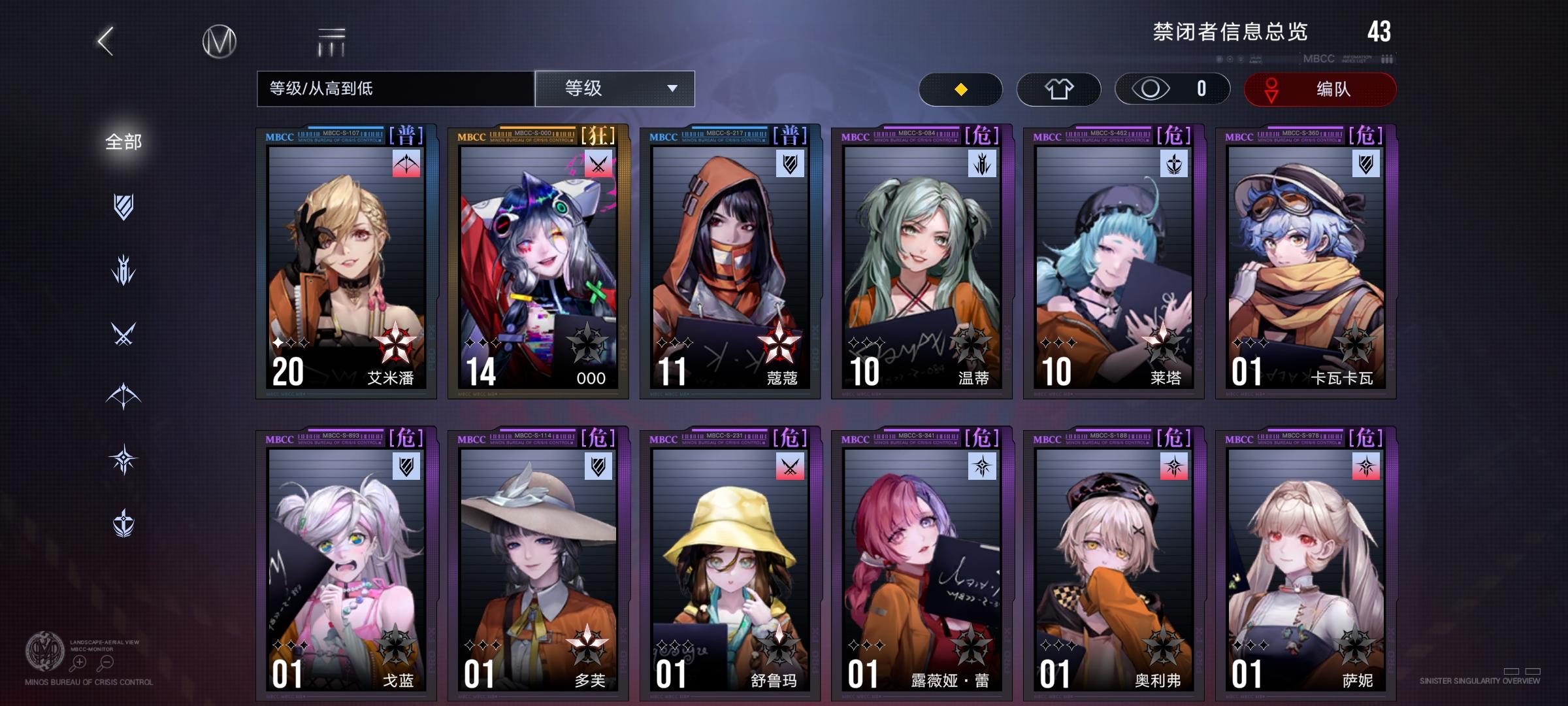This screenshot has height=706, width=1568.
Task: Toggle the yellow diamond display switch
Action: pos(960,89)
